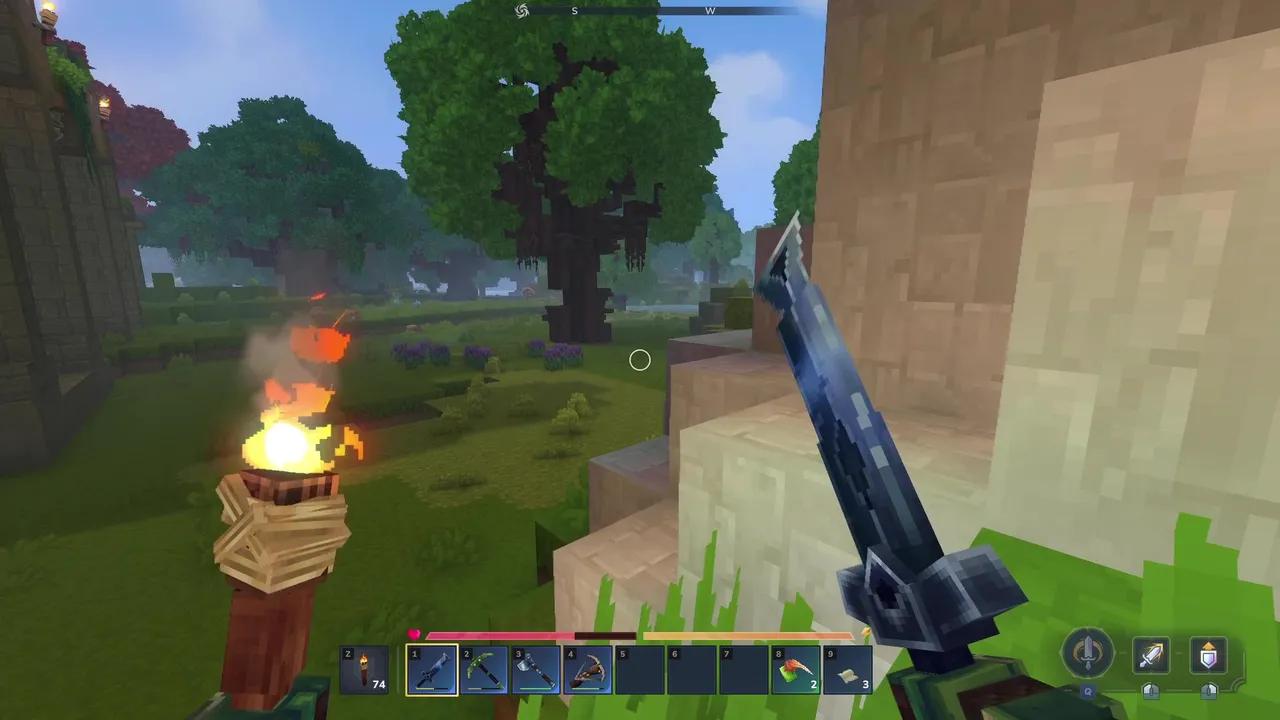Toggle the Q keybind badge under the emblem
This screenshot has width=1280, height=720.
point(1088,692)
